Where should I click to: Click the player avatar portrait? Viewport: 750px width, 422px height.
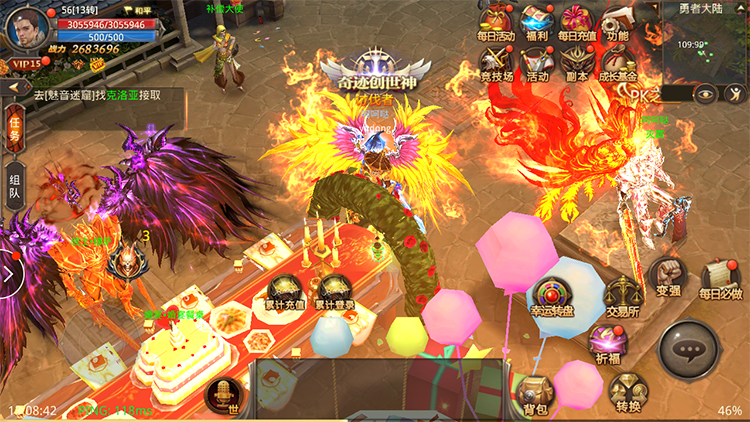click(x=26, y=26)
